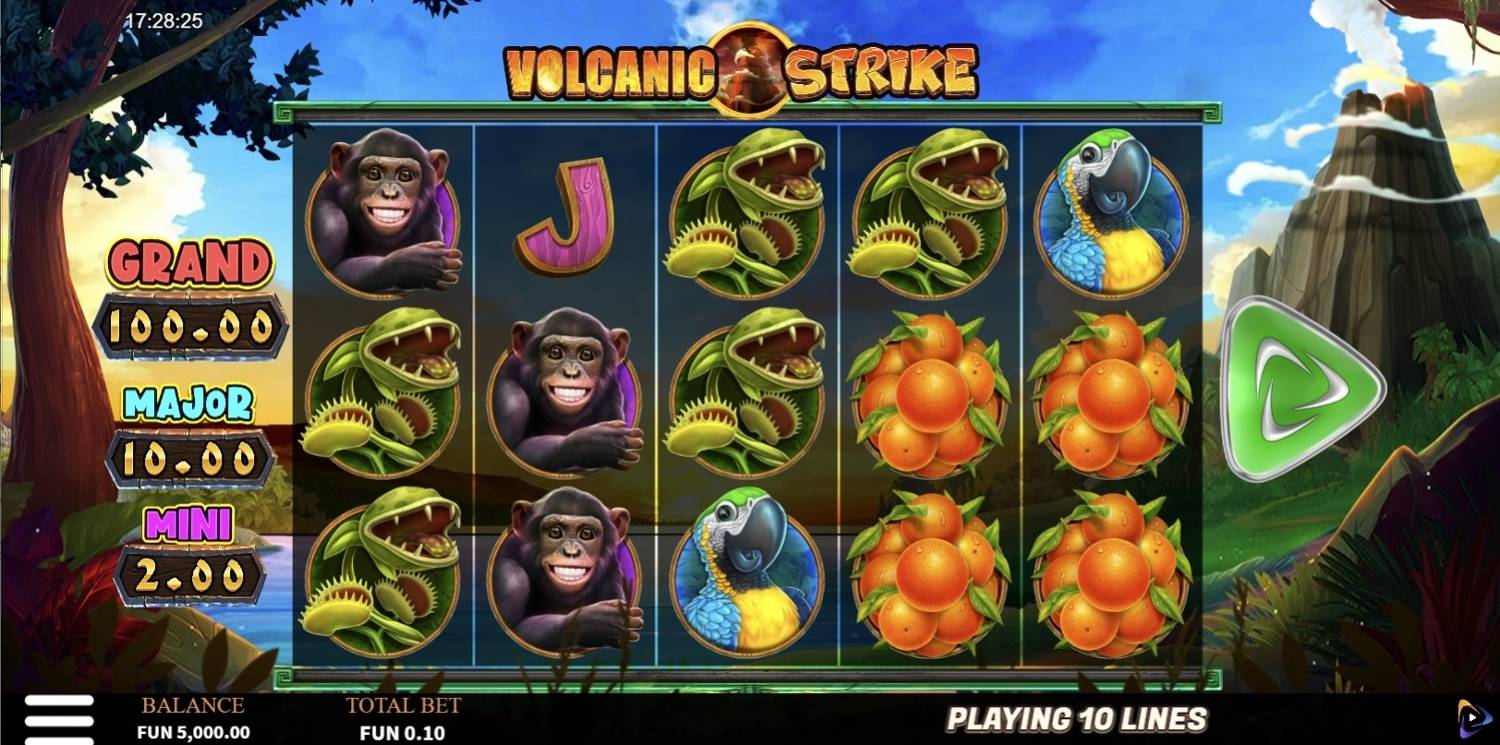Click the purple J letter symbol
Viewport: 1500px width, 745px height.
pos(567,215)
